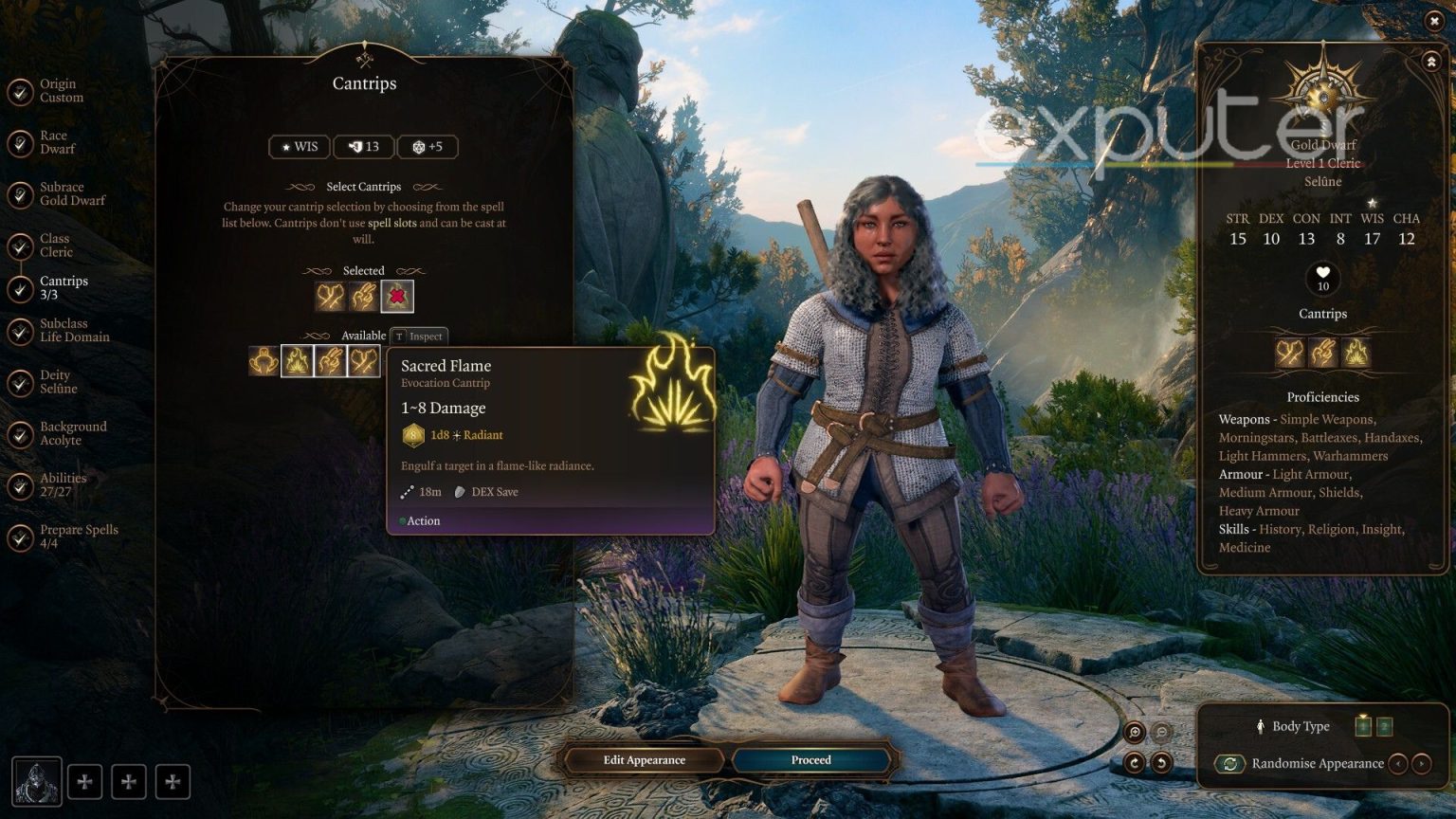Click the Inspect button near Available cantrips

point(418,336)
